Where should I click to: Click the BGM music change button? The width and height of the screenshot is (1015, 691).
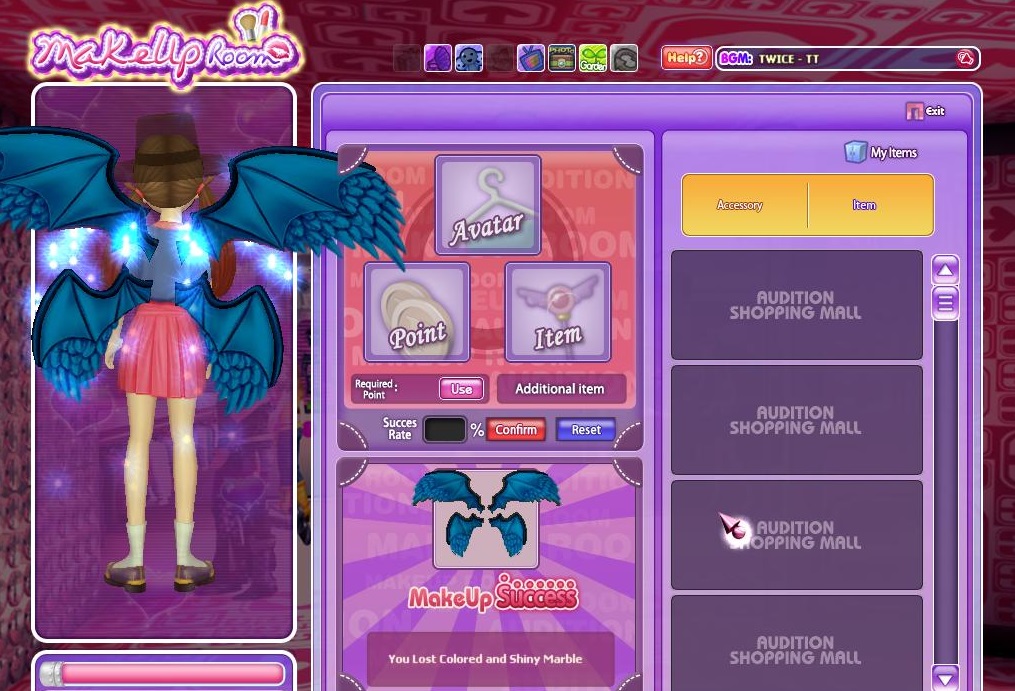coord(965,58)
